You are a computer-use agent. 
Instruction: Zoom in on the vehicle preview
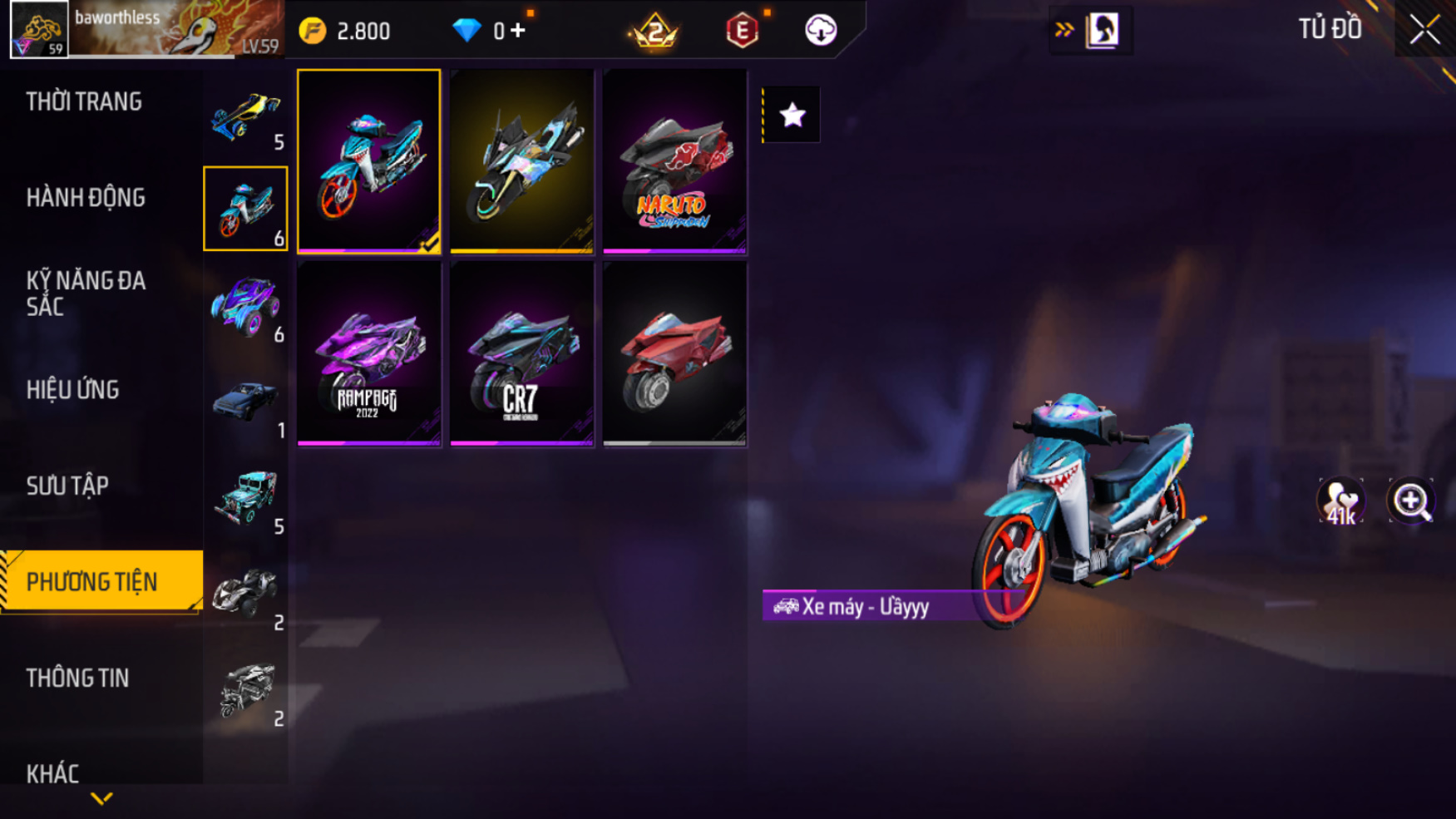[1411, 501]
